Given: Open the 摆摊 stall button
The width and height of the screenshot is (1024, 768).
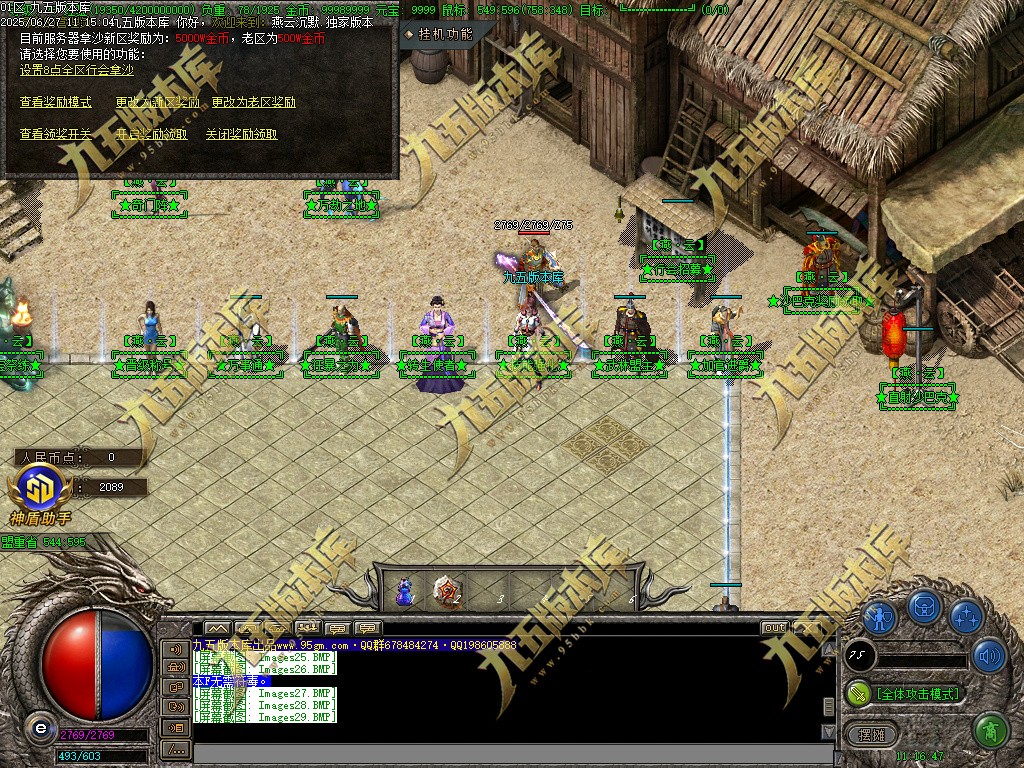Looking at the screenshot, I should click(x=872, y=734).
